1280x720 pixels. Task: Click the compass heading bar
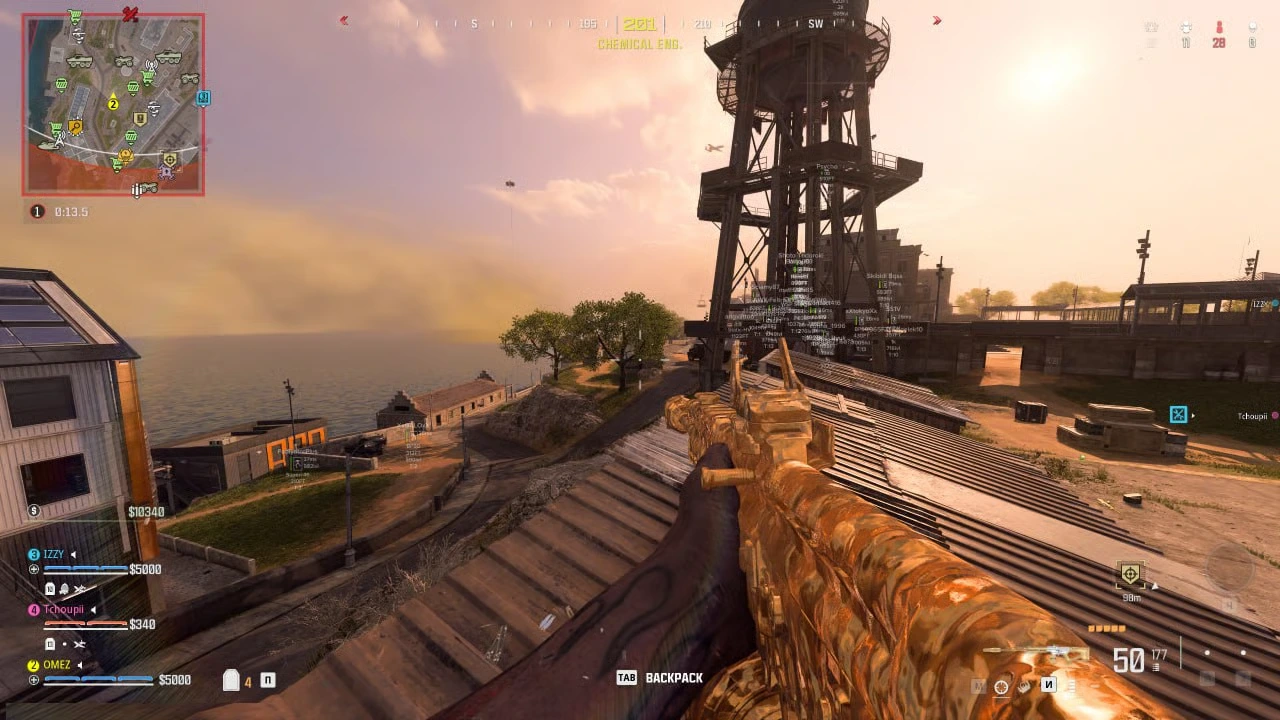[x=640, y=22]
